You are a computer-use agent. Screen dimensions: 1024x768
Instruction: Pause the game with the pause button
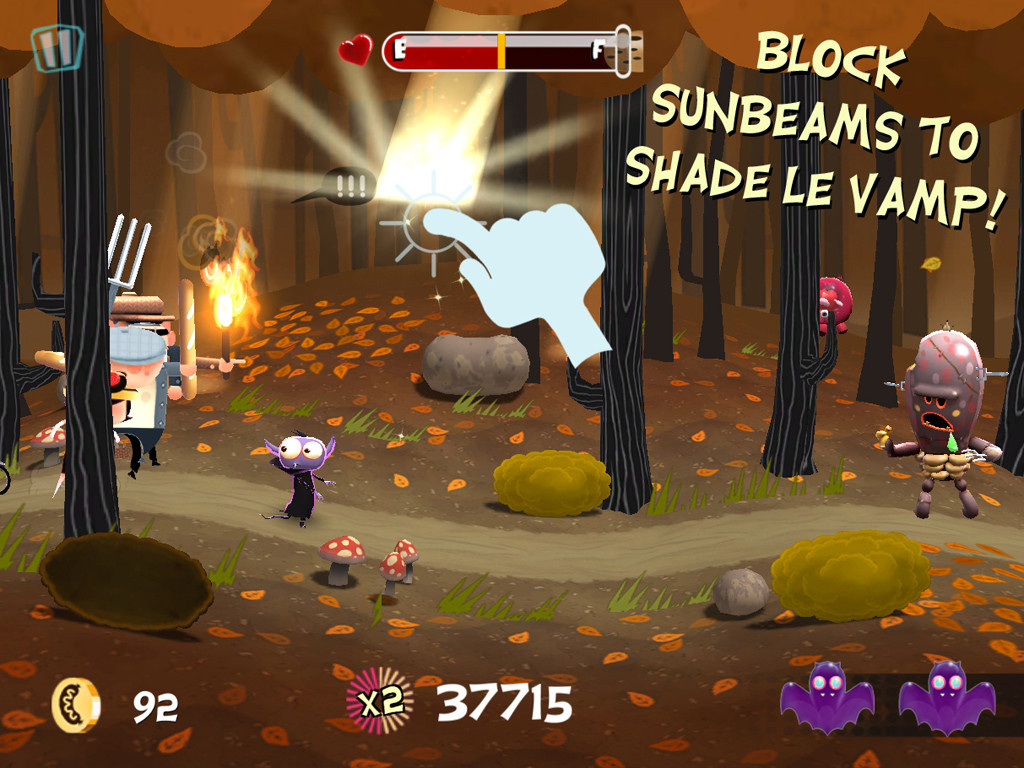click(x=56, y=46)
